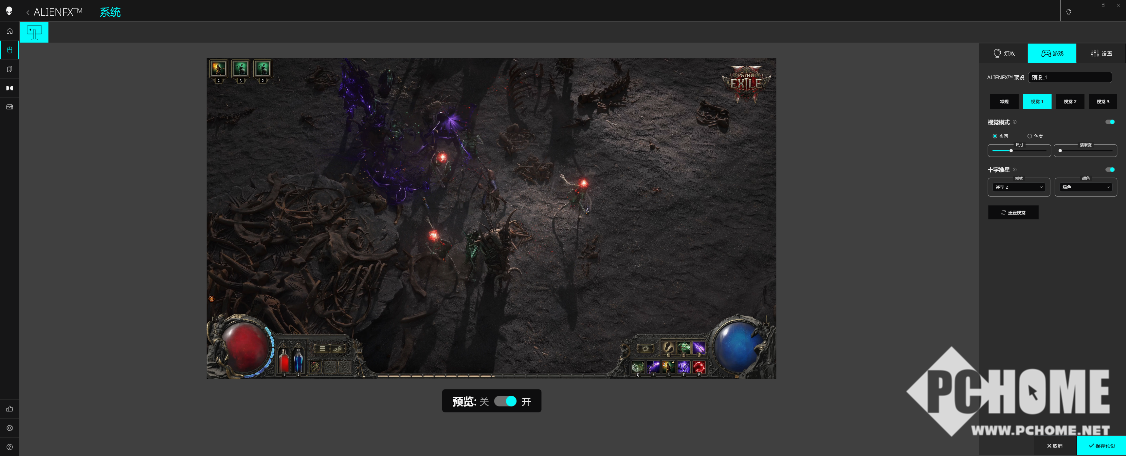Open the home icon in the sidebar
The image size is (1126, 456).
tap(9, 31)
